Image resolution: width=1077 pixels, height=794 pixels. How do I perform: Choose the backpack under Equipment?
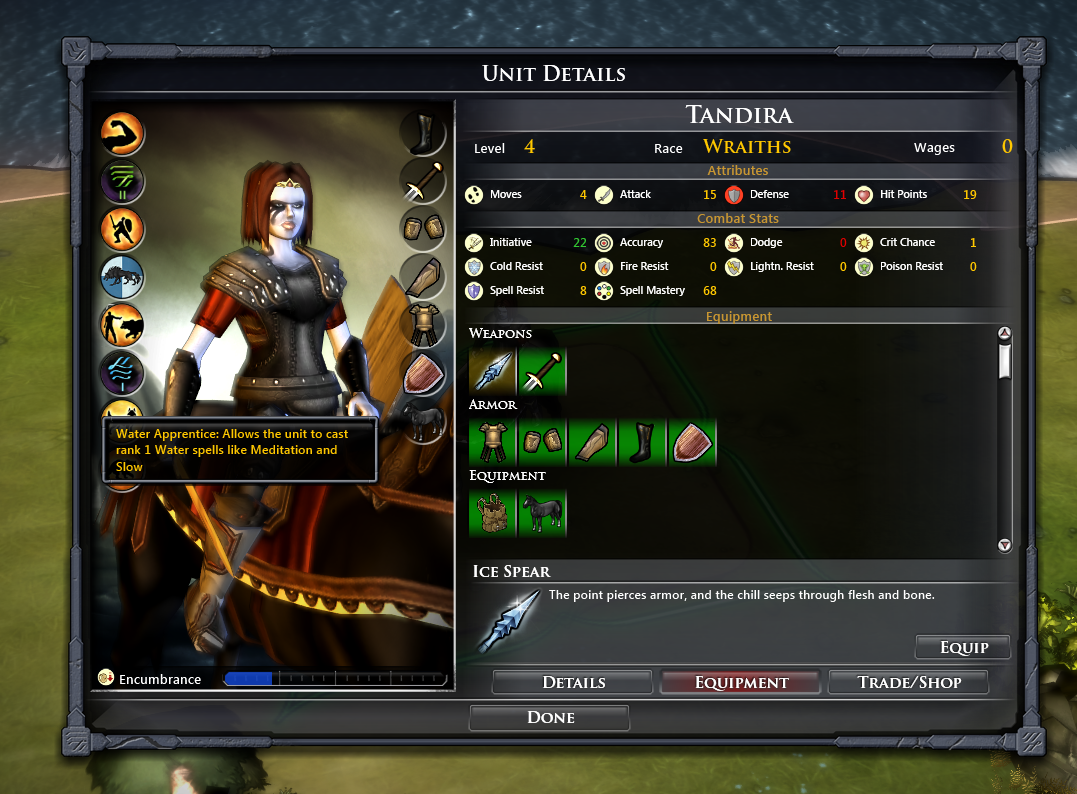pyautogui.click(x=493, y=512)
